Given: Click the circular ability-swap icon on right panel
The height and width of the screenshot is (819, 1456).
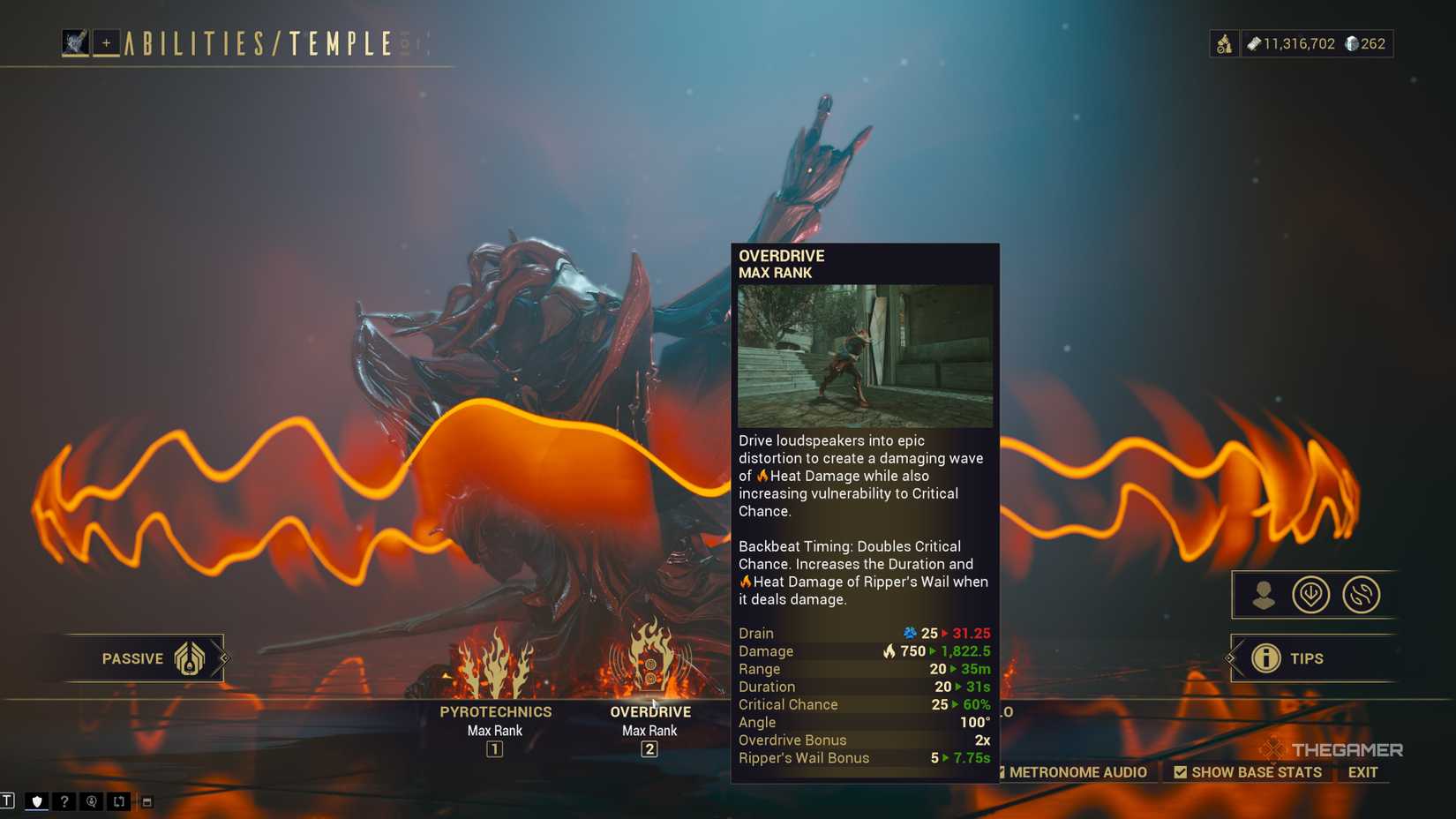Looking at the screenshot, I should tap(1360, 594).
